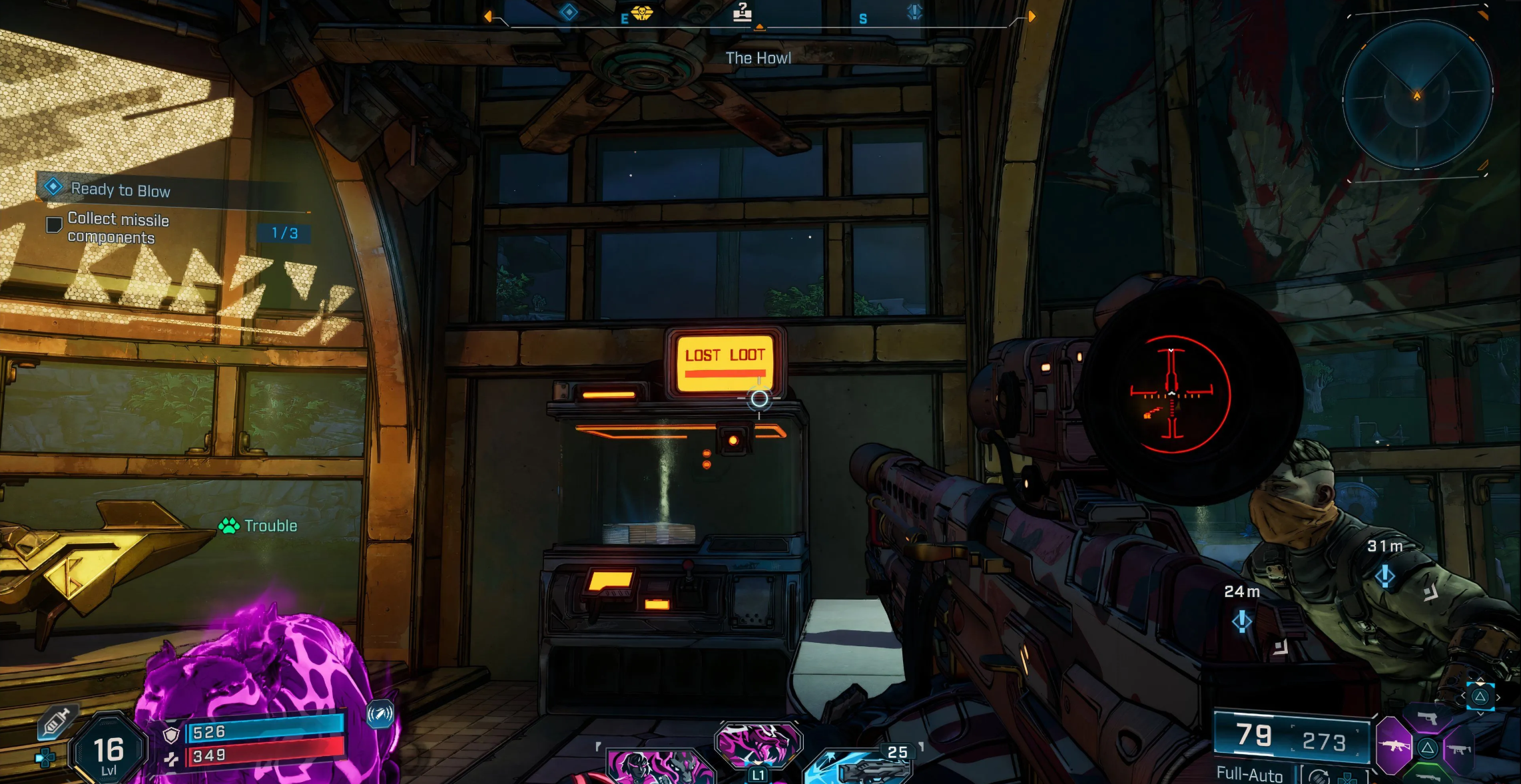Select the blue exclamation marker on compass

pos(915,12)
